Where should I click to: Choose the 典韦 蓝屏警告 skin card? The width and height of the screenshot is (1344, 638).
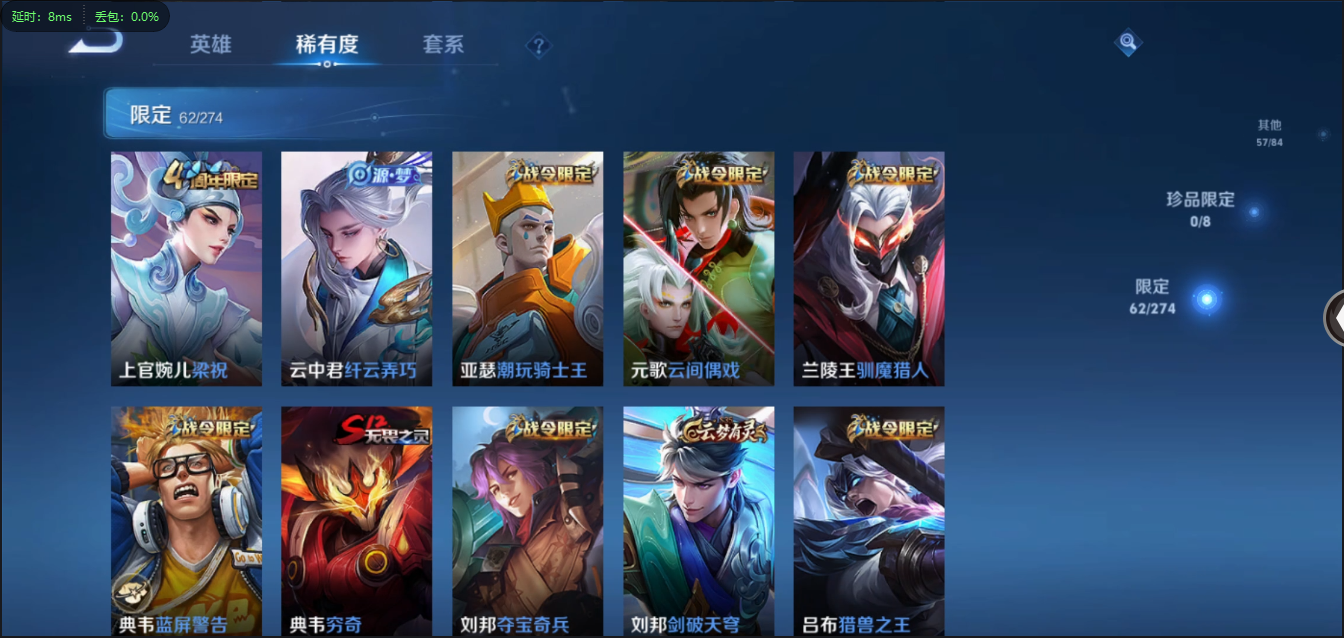186,520
